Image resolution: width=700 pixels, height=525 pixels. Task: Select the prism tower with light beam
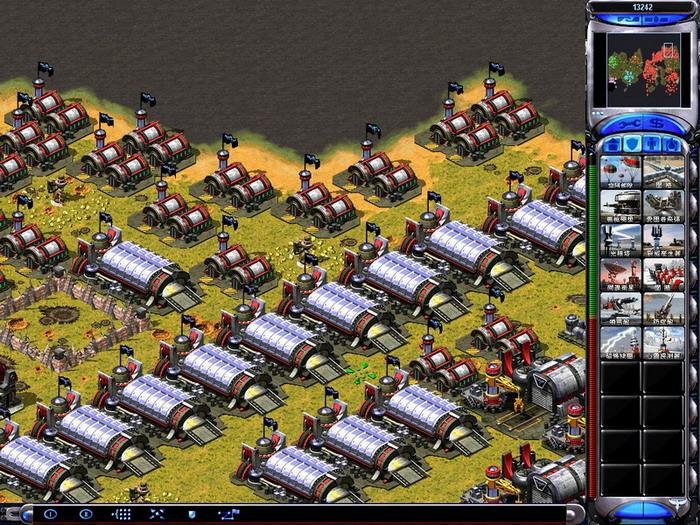pyautogui.click(x=621, y=242)
